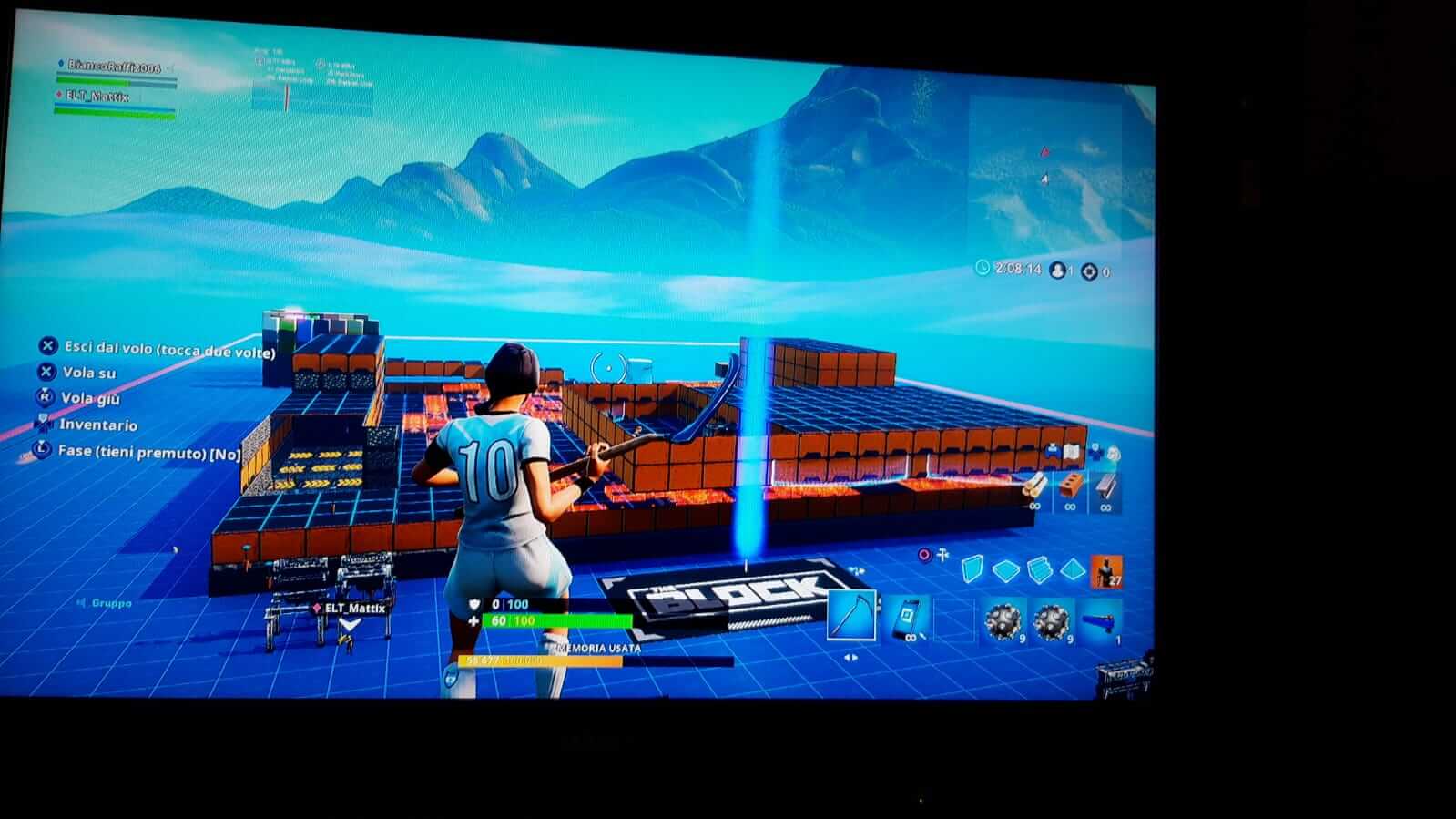1456x819 pixels.
Task: Select the brick material icon
Action: (1070, 483)
